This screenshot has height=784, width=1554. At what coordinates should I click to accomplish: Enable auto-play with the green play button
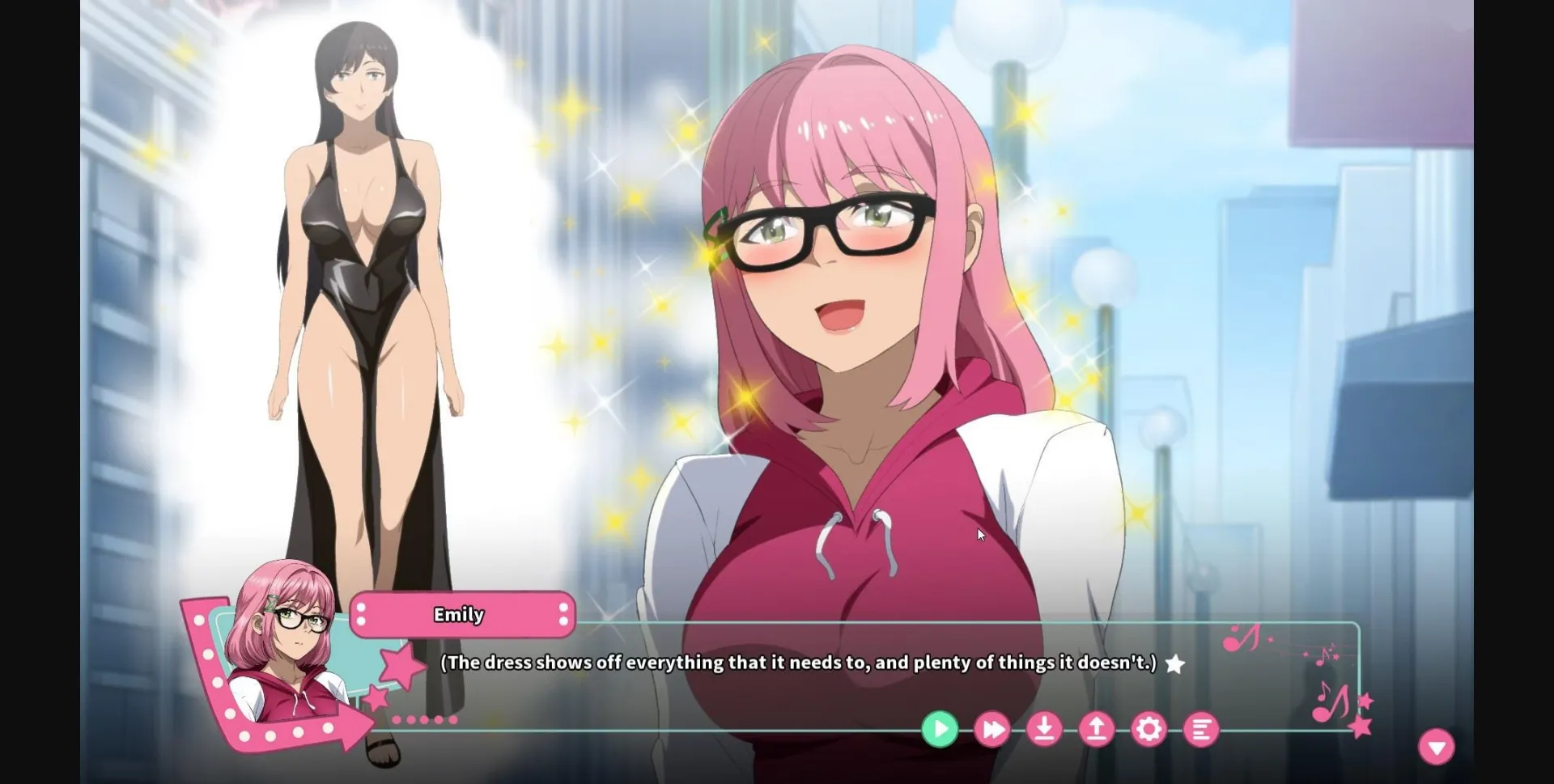(x=940, y=729)
